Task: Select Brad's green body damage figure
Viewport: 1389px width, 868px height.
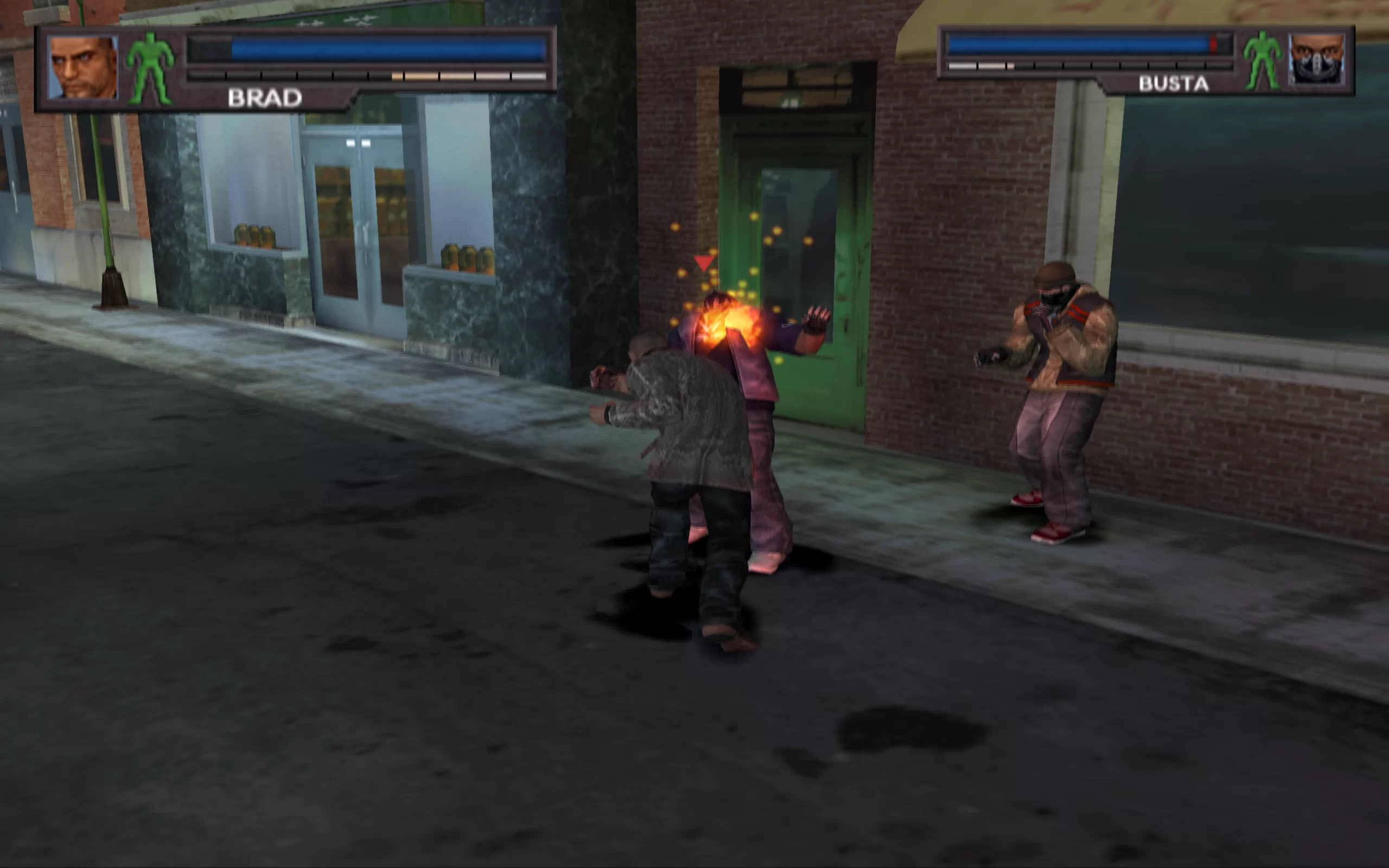Action: [x=150, y=69]
